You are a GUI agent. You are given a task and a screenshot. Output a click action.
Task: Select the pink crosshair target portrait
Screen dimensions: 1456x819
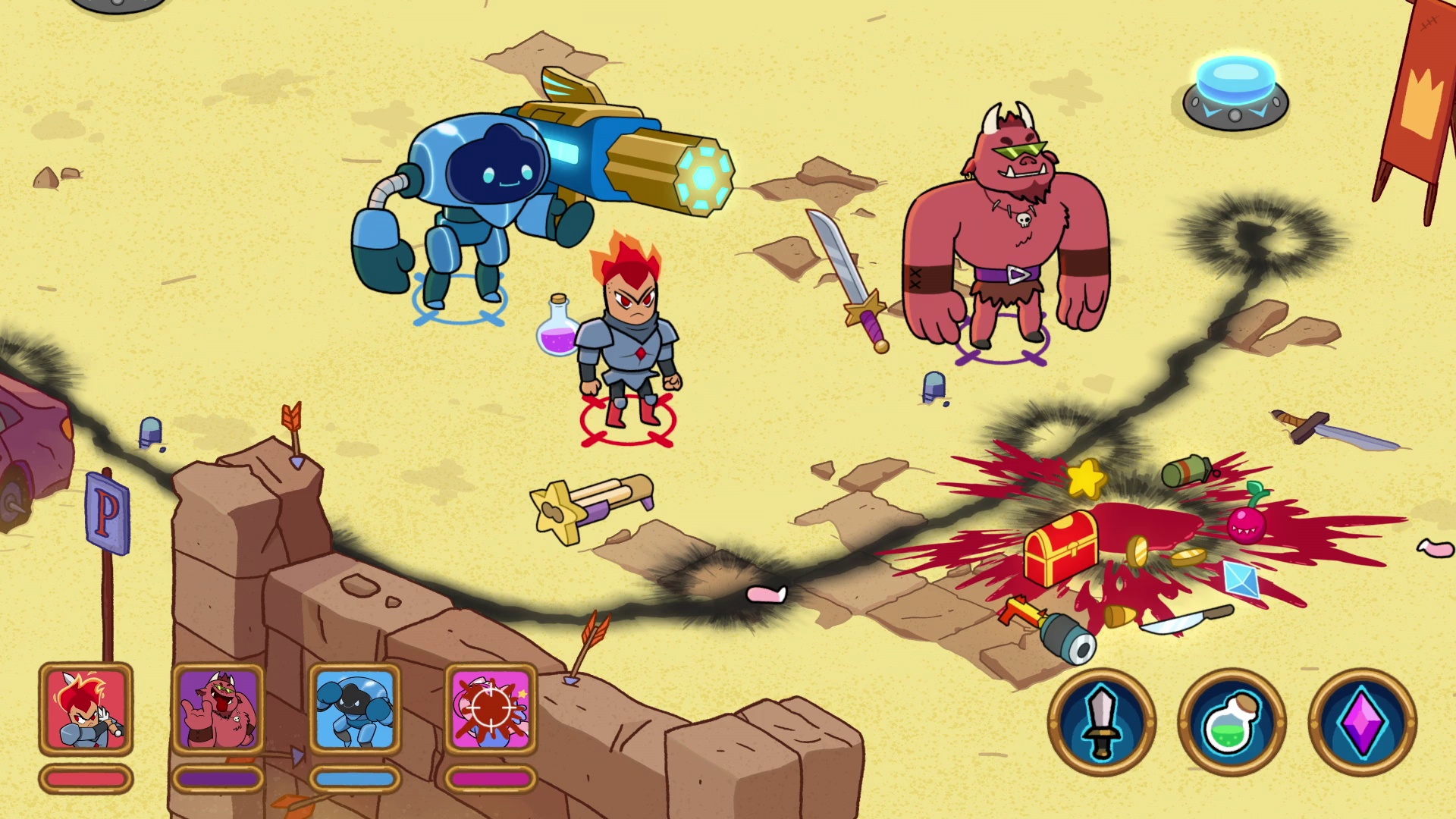click(x=491, y=710)
